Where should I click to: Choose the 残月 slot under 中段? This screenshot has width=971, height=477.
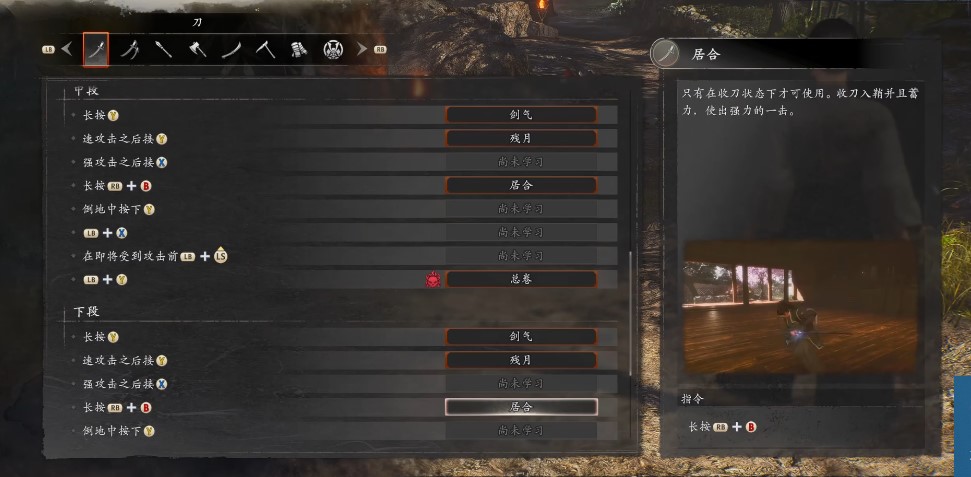click(521, 138)
